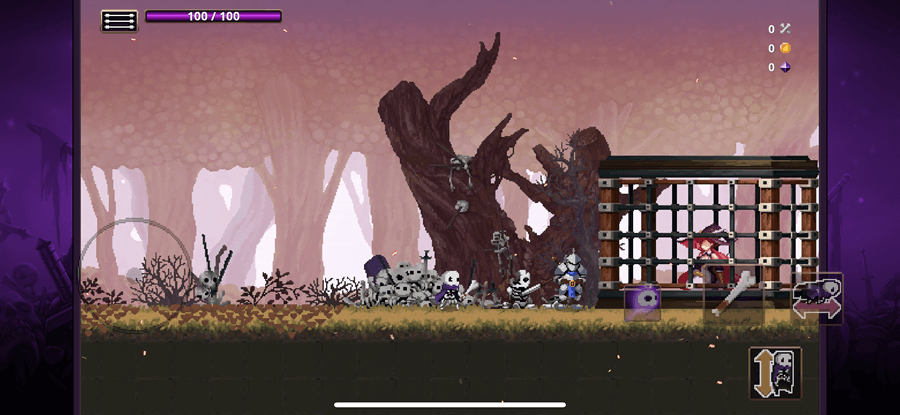The image size is (900, 415).
Task: Tap the skeleton jump arrow button
Action: click(x=775, y=372)
